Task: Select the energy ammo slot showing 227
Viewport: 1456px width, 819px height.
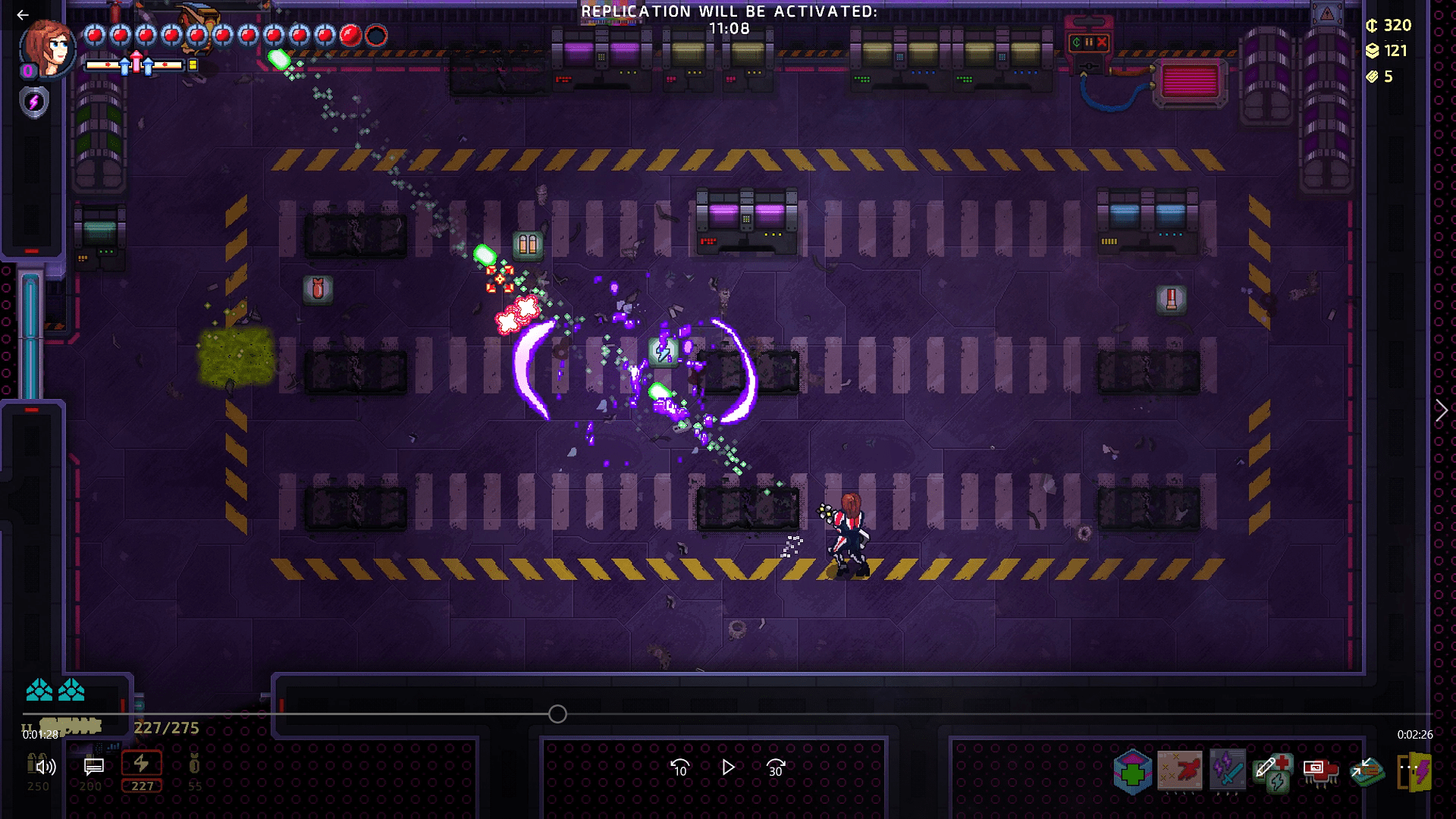Action: pyautogui.click(x=142, y=770)
